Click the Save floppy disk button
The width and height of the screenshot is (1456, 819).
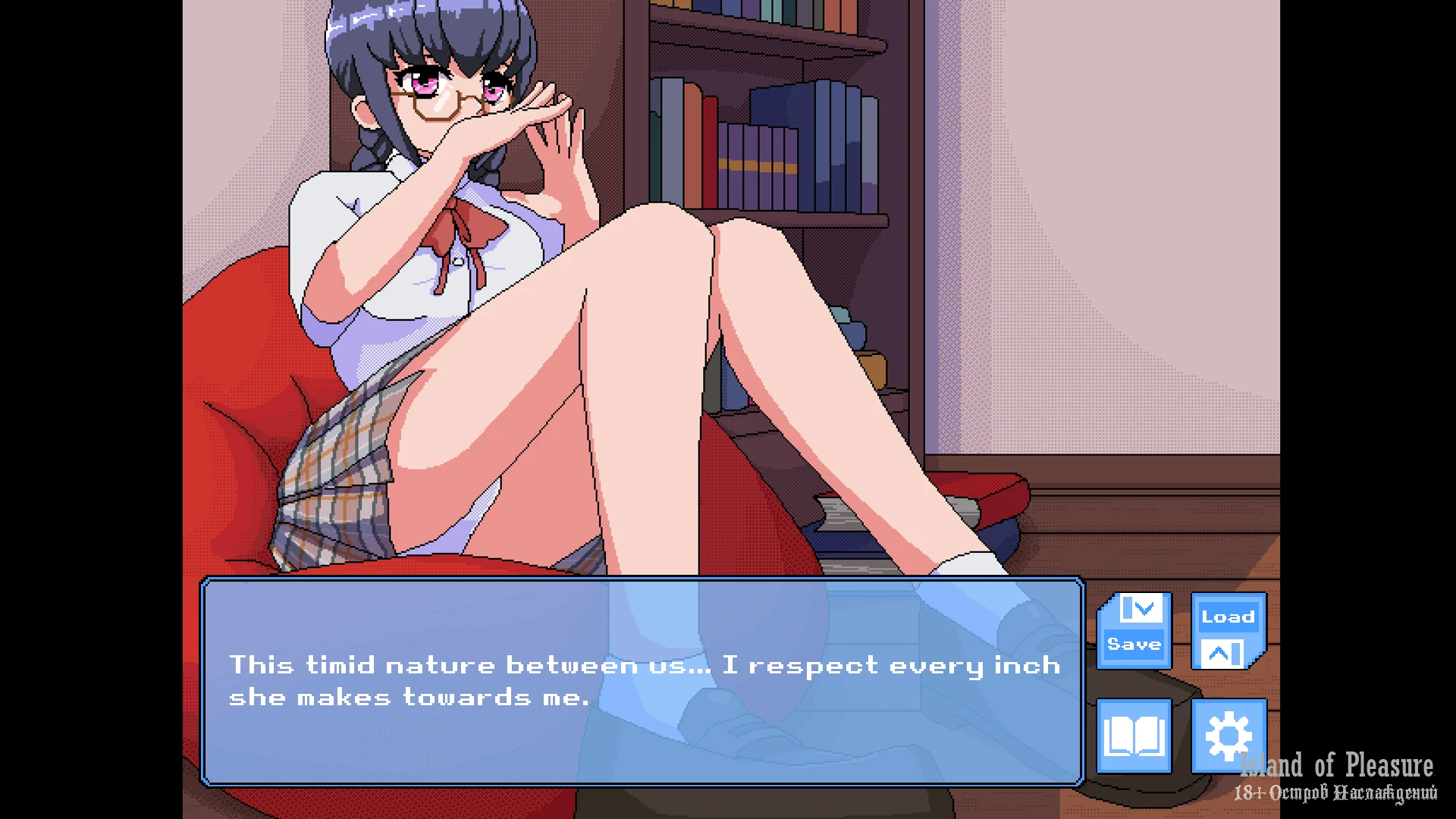coord(1134,631)
